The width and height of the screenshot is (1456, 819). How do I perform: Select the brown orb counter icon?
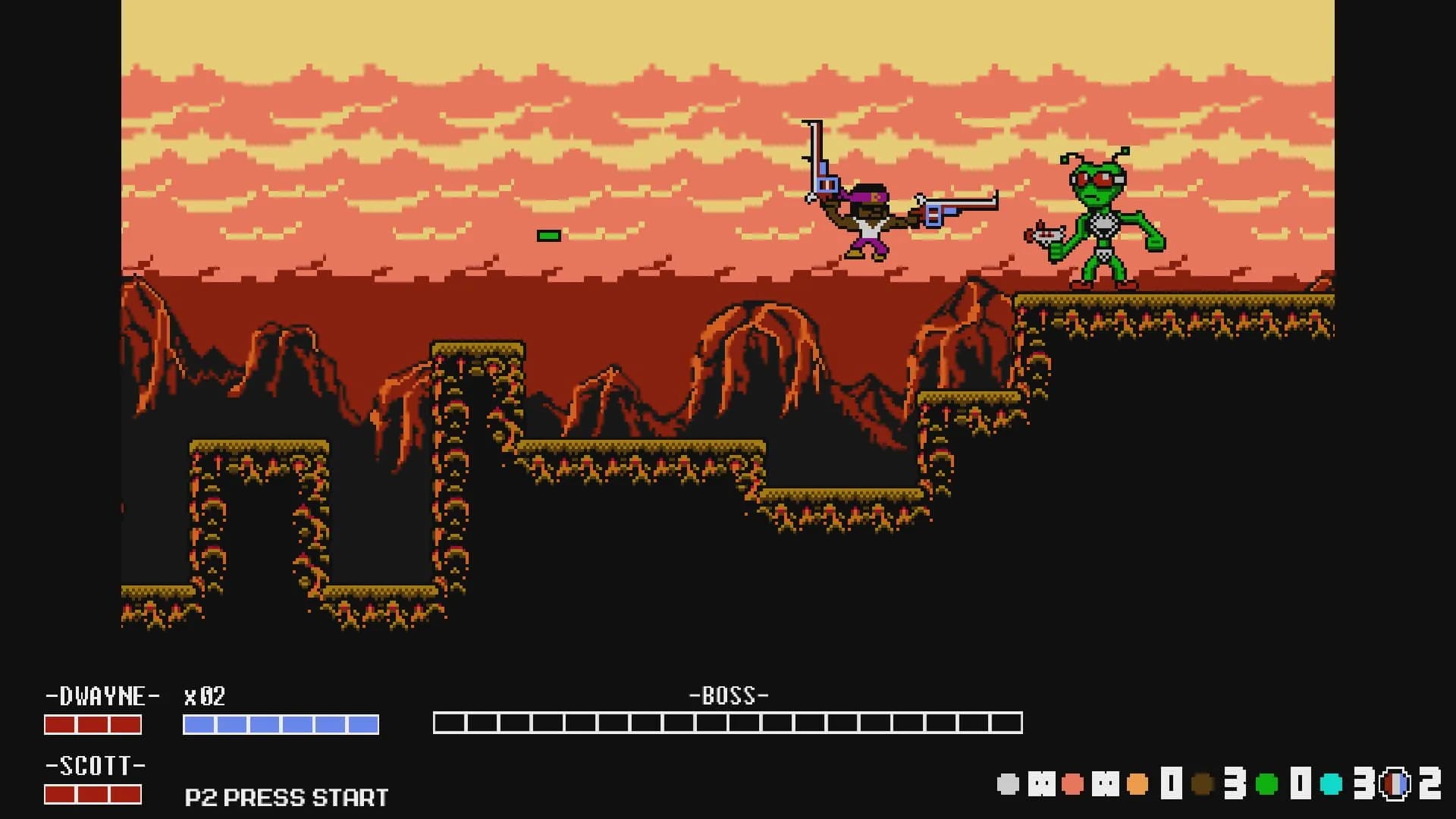1203,783
